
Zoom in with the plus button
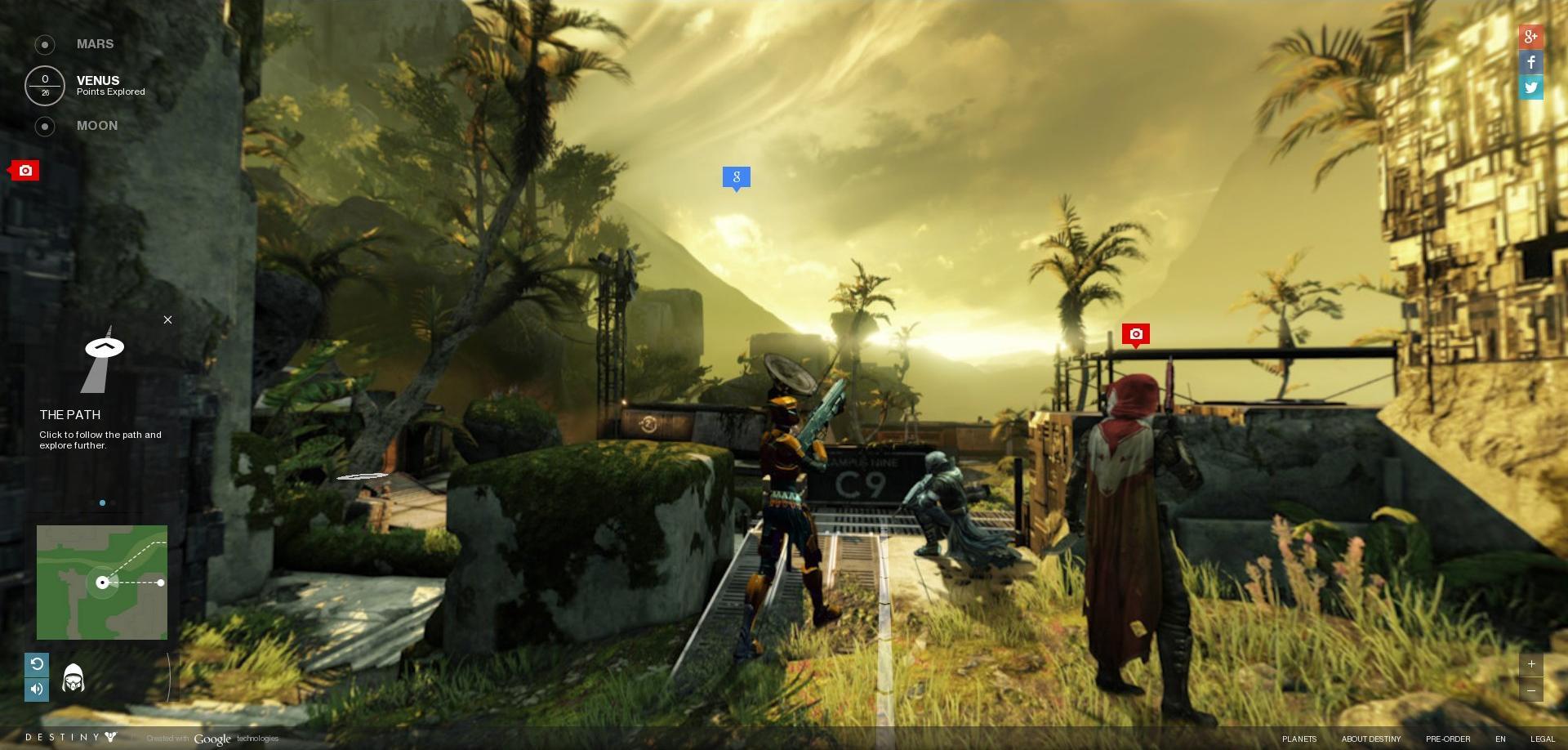coord(1531,664)
